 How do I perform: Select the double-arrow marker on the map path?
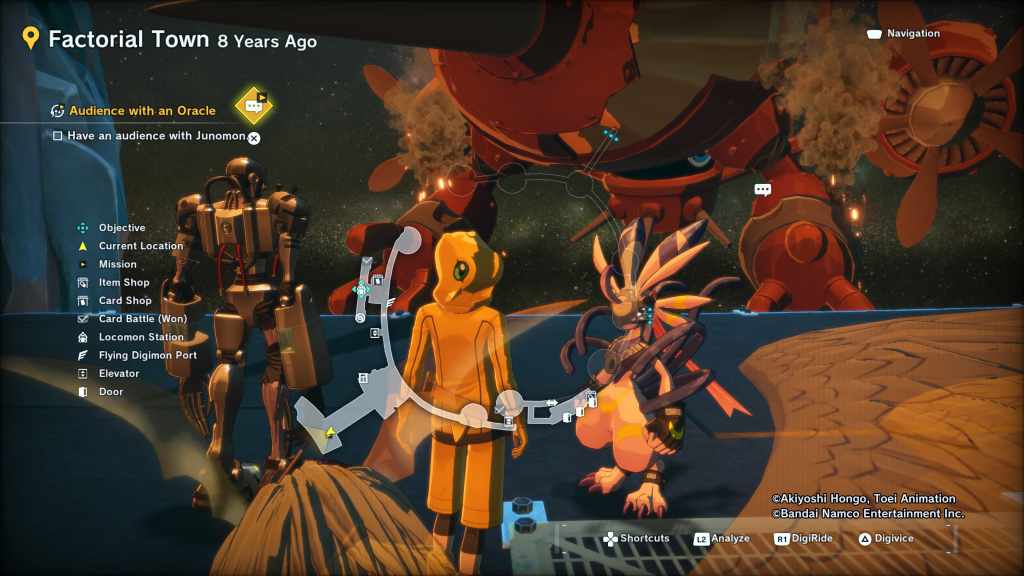551,403
